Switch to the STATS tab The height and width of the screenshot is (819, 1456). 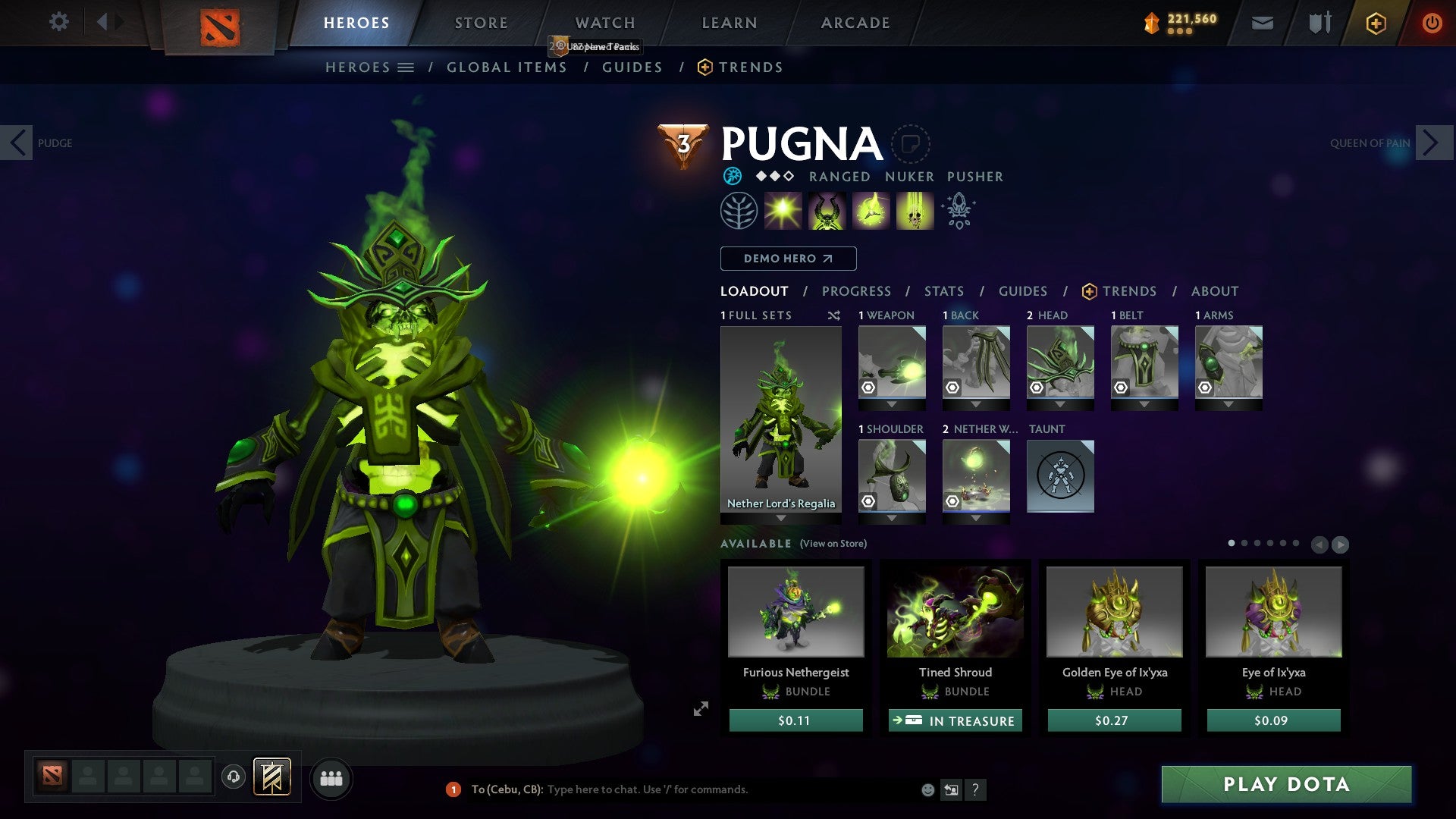point(944,290)
